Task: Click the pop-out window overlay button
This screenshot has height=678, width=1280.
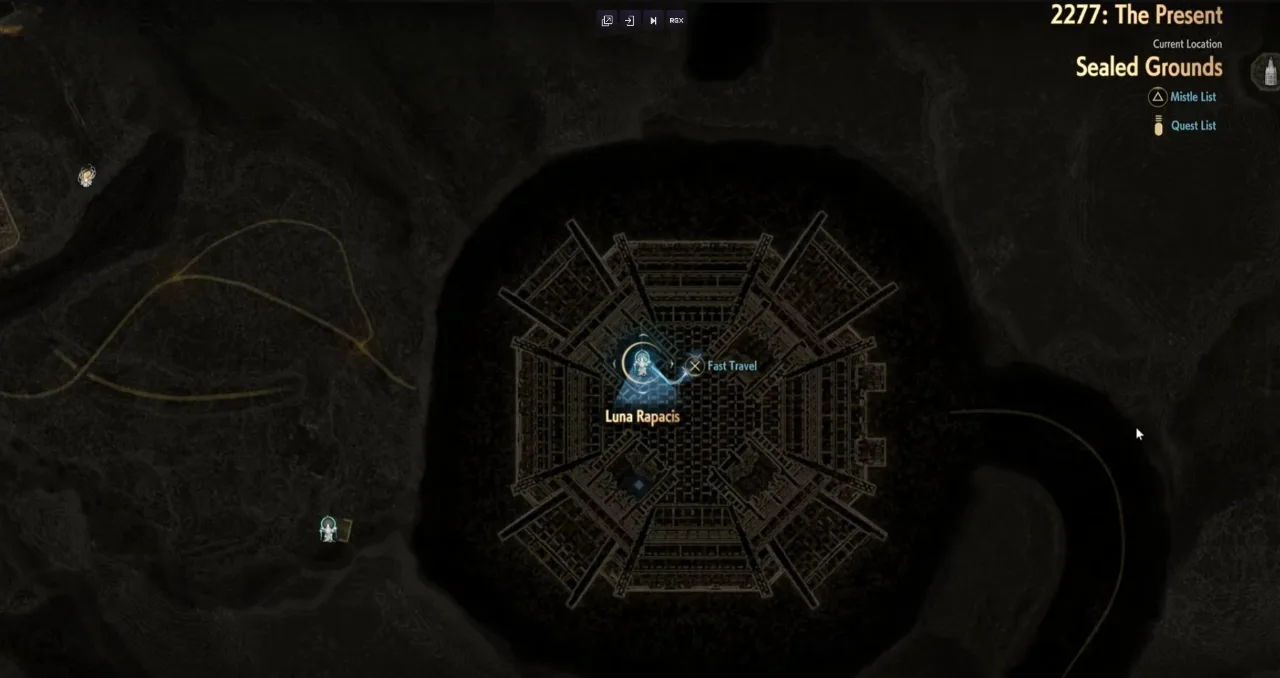Action: point(606,20)
